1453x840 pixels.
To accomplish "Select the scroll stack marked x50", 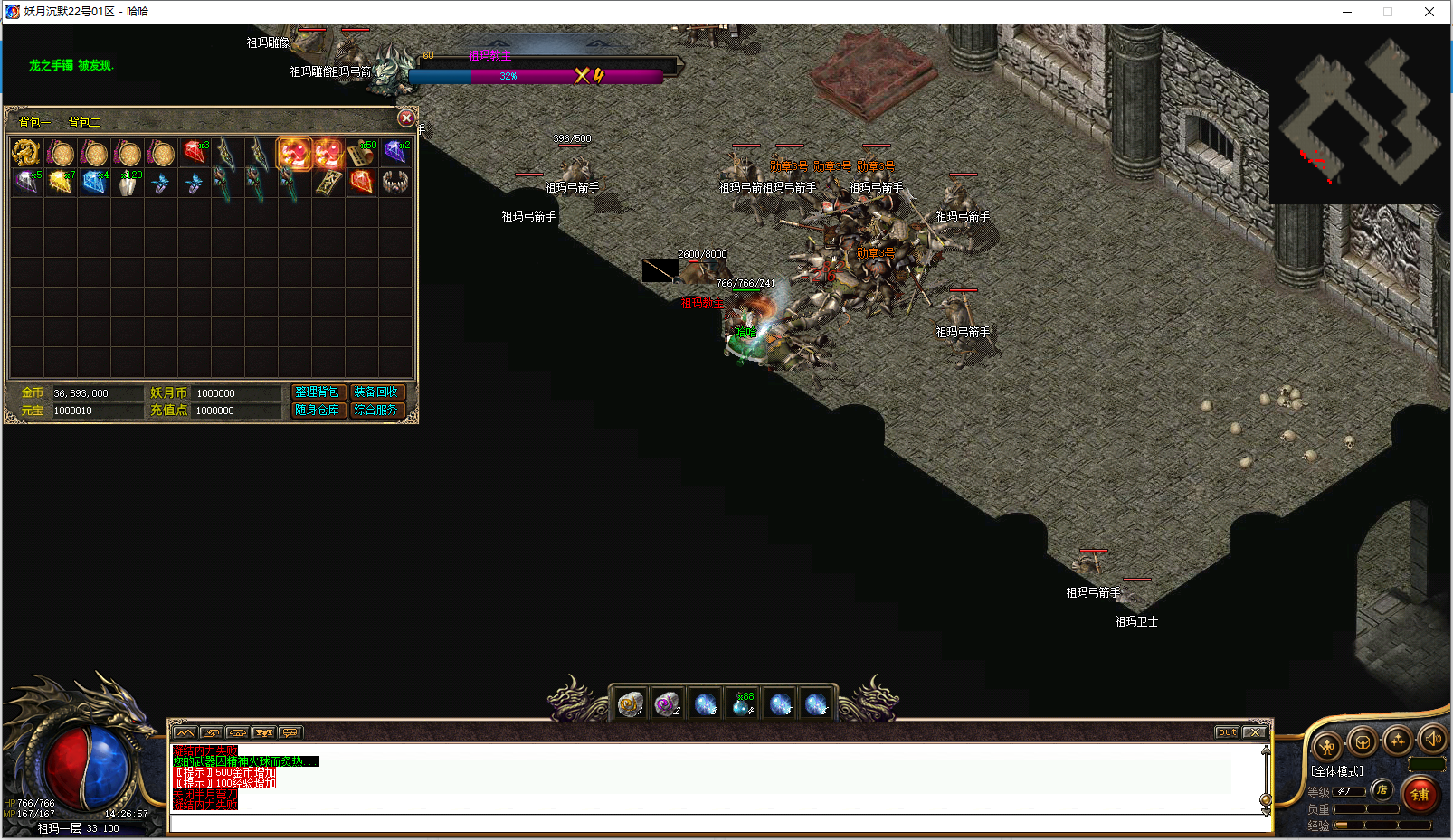I will point(362,153).
